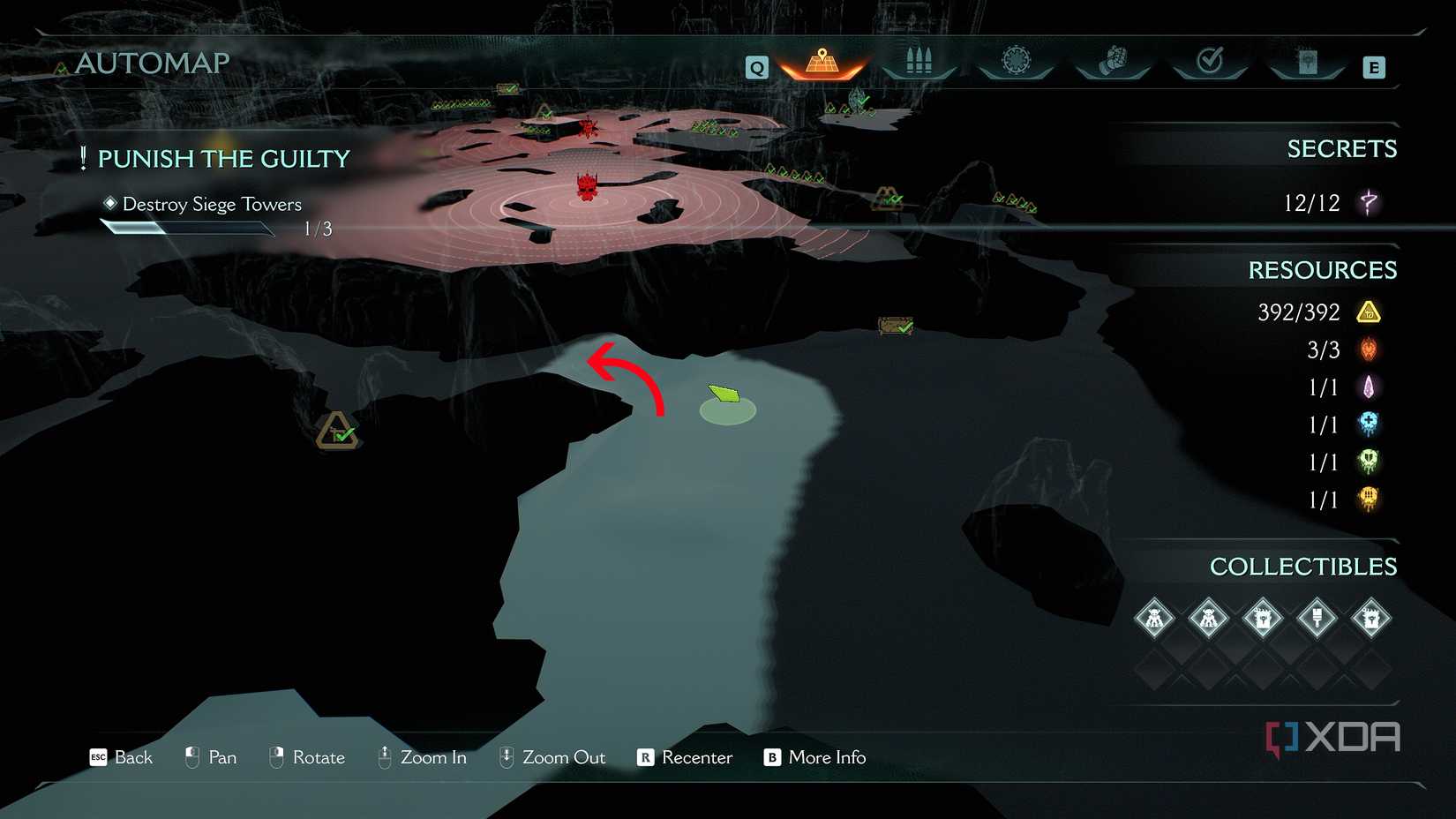Switch to the armored fist tab
Viewport: 1456px width, 819px height.
[x=1113, y=62]
